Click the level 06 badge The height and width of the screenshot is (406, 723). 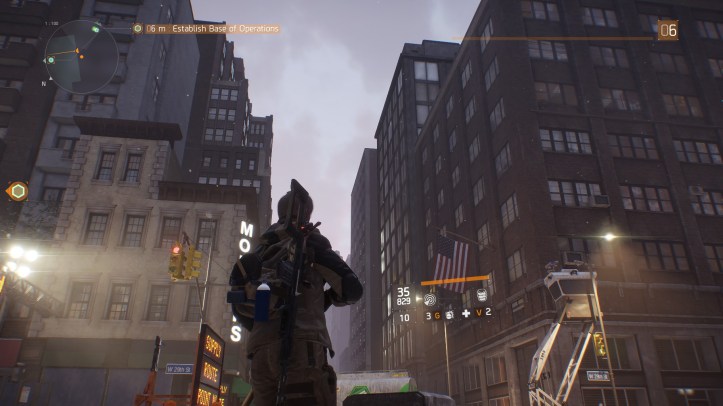click(667, 30)
